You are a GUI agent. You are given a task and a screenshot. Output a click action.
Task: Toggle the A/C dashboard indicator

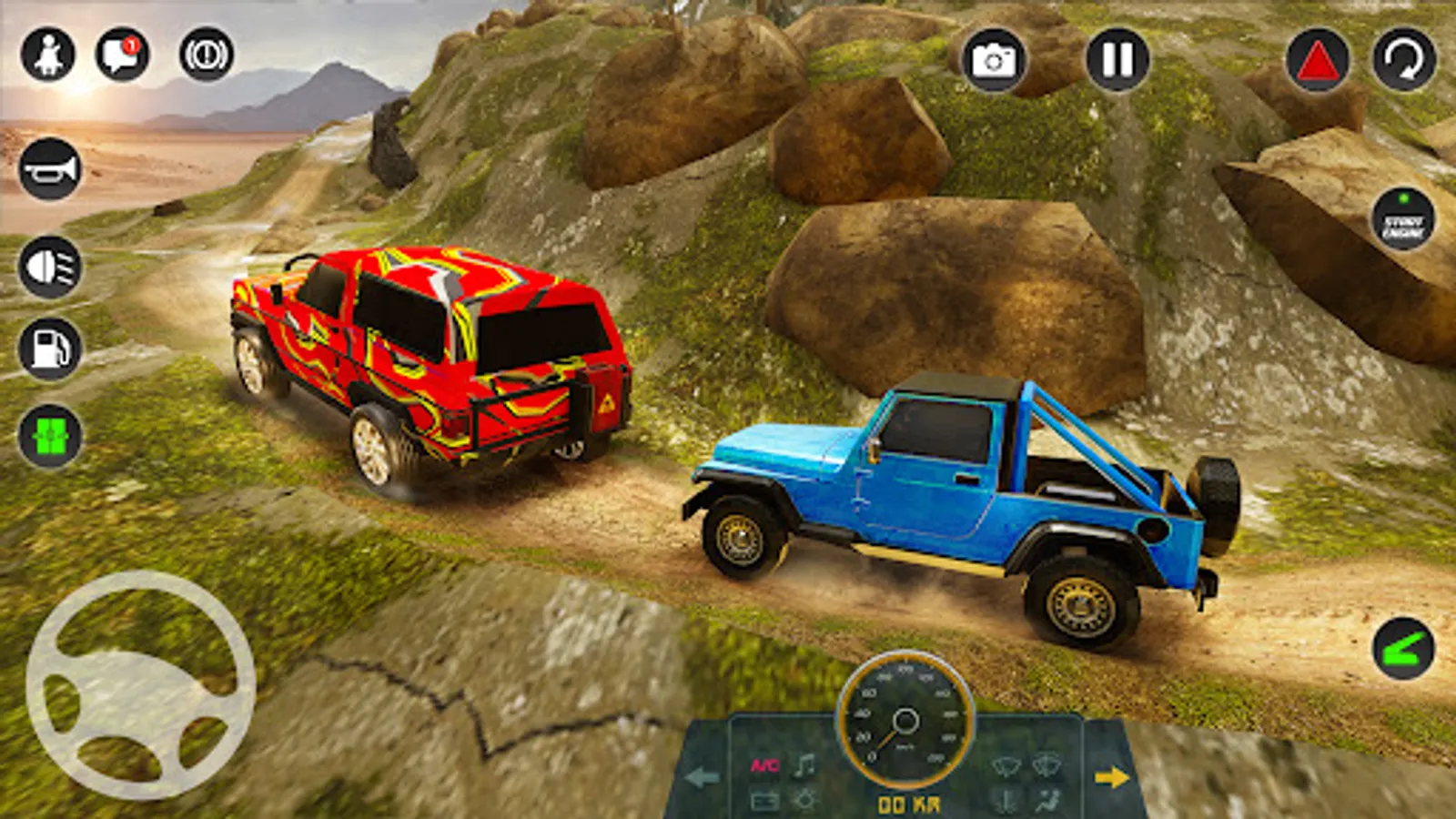(764, 765)
